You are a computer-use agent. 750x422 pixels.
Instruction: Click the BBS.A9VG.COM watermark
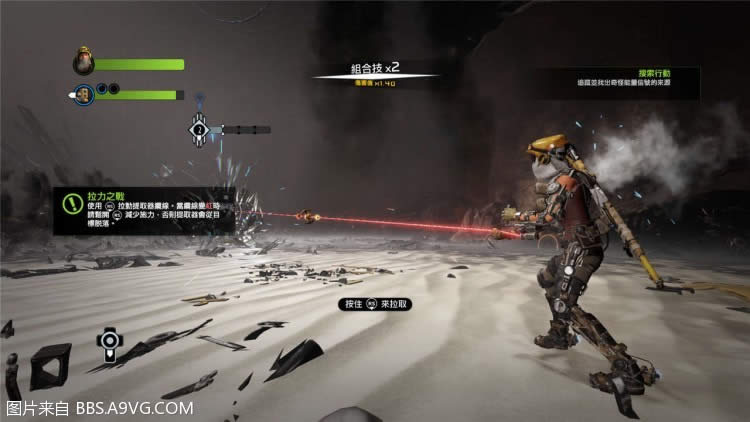[x=100, y=408]
